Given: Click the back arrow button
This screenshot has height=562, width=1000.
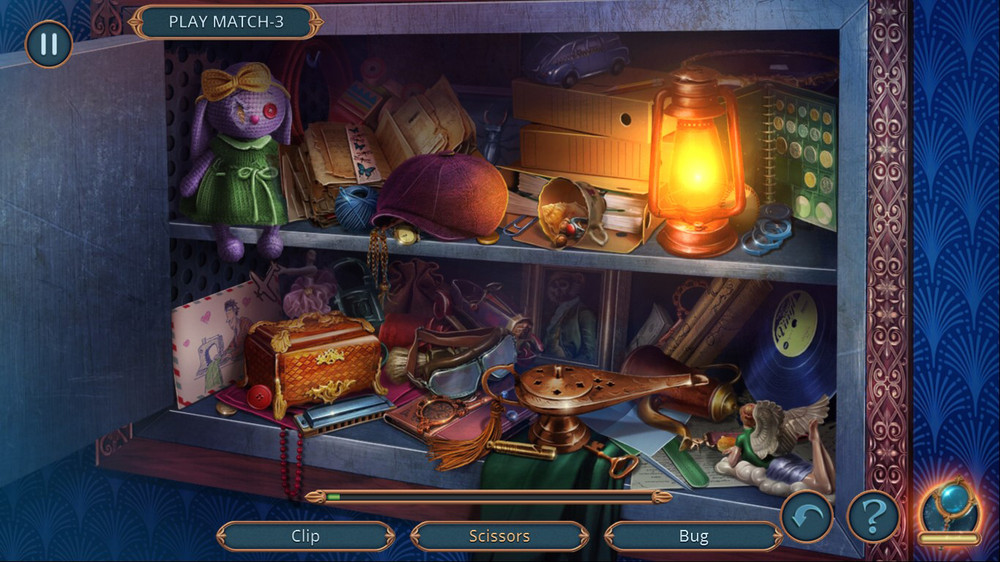Looking at the screenshot, I should tap(806, 516).
